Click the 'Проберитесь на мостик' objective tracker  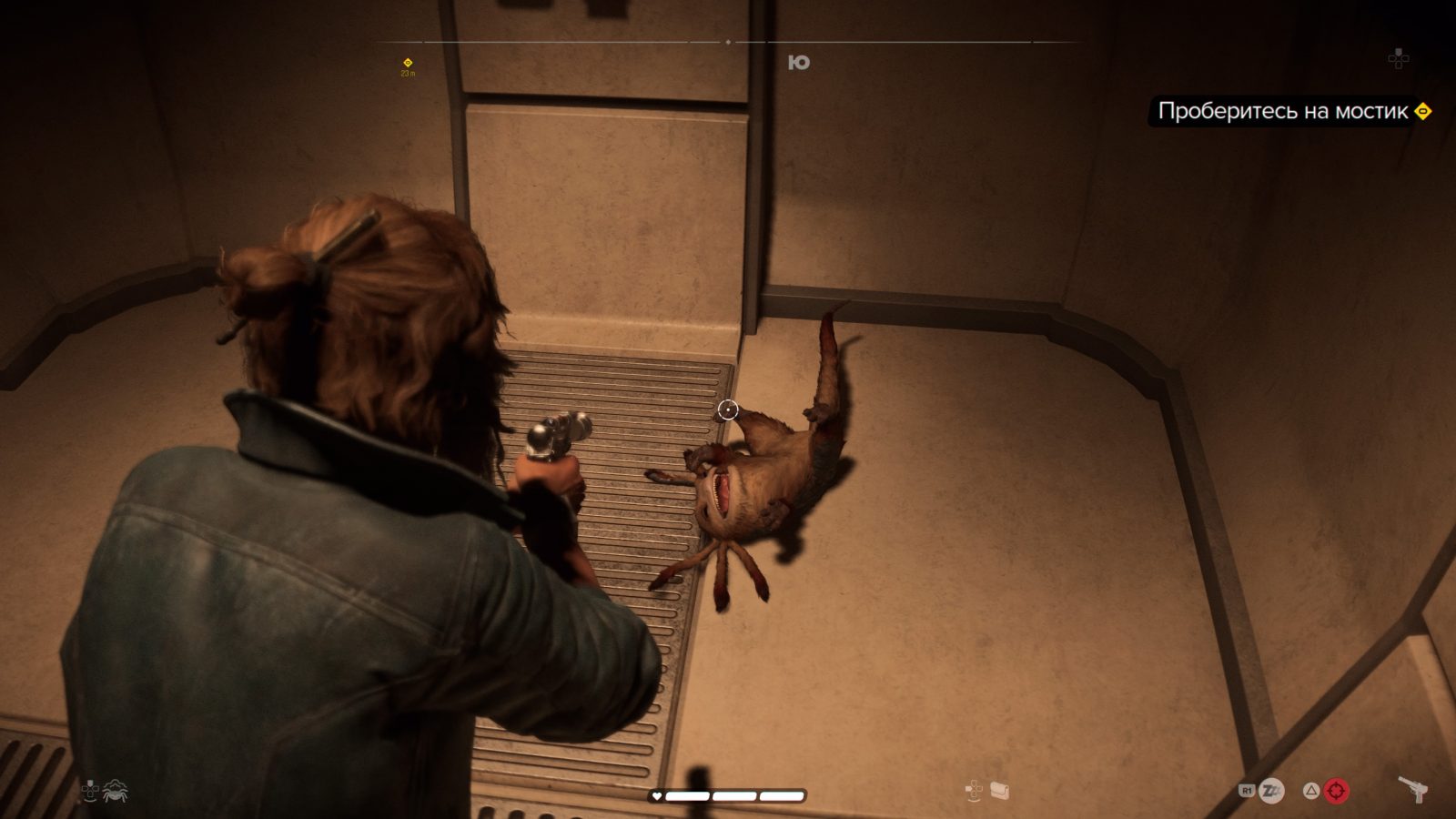click(x=1283, y=111)
